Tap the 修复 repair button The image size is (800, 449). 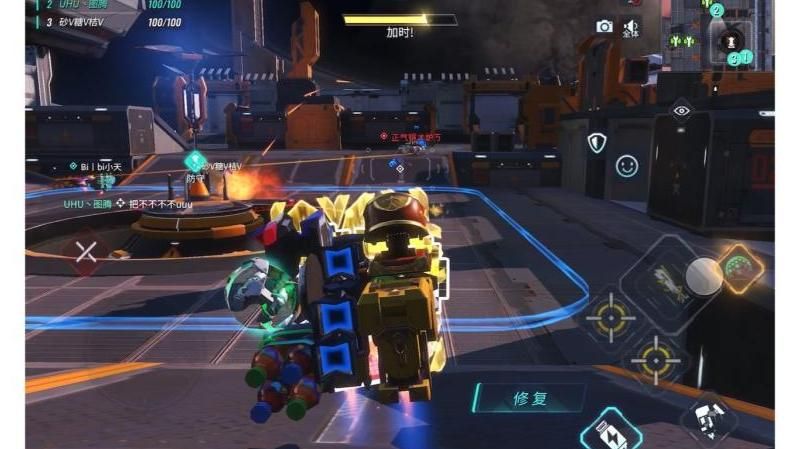(530, 398)
